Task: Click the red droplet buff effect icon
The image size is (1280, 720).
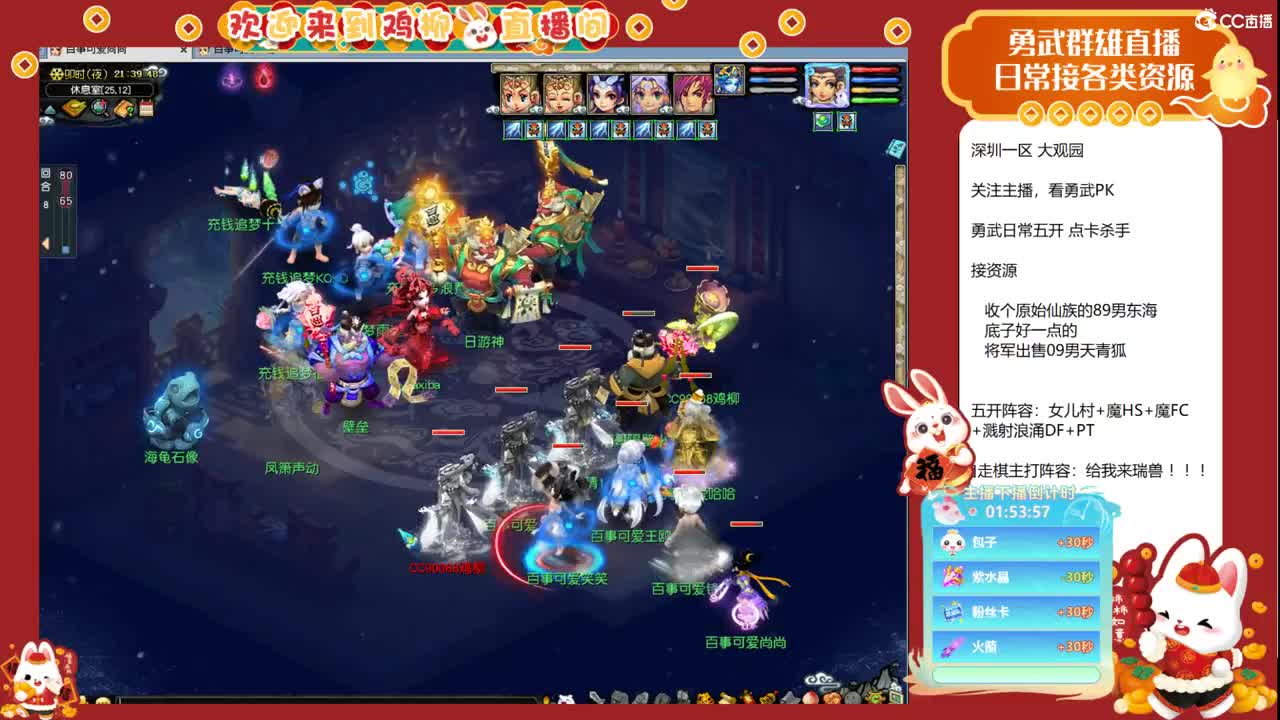Action: pyautogui.click(x=264, y=78)
